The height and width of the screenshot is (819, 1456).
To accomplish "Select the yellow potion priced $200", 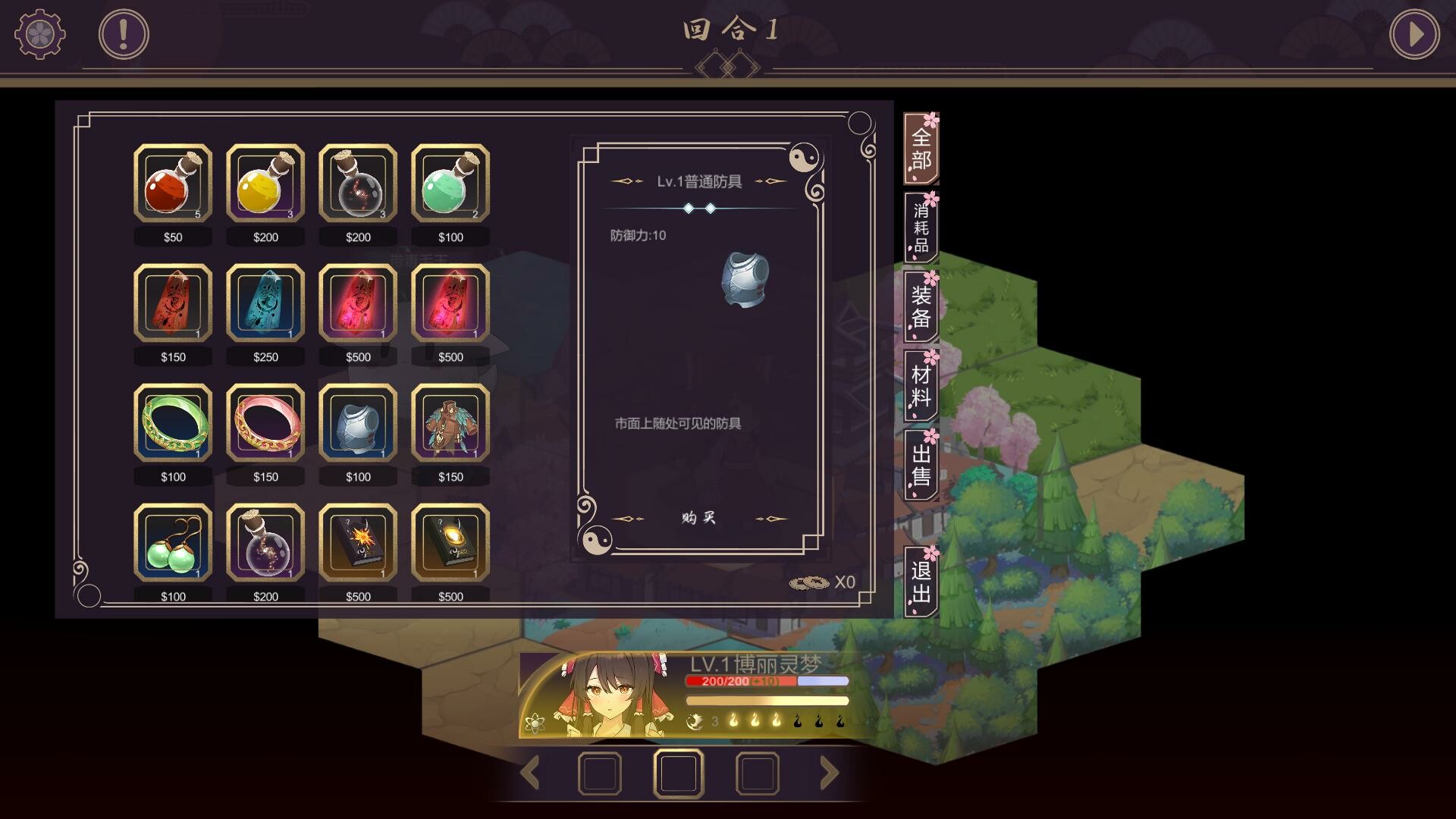I will pos(265,184).
